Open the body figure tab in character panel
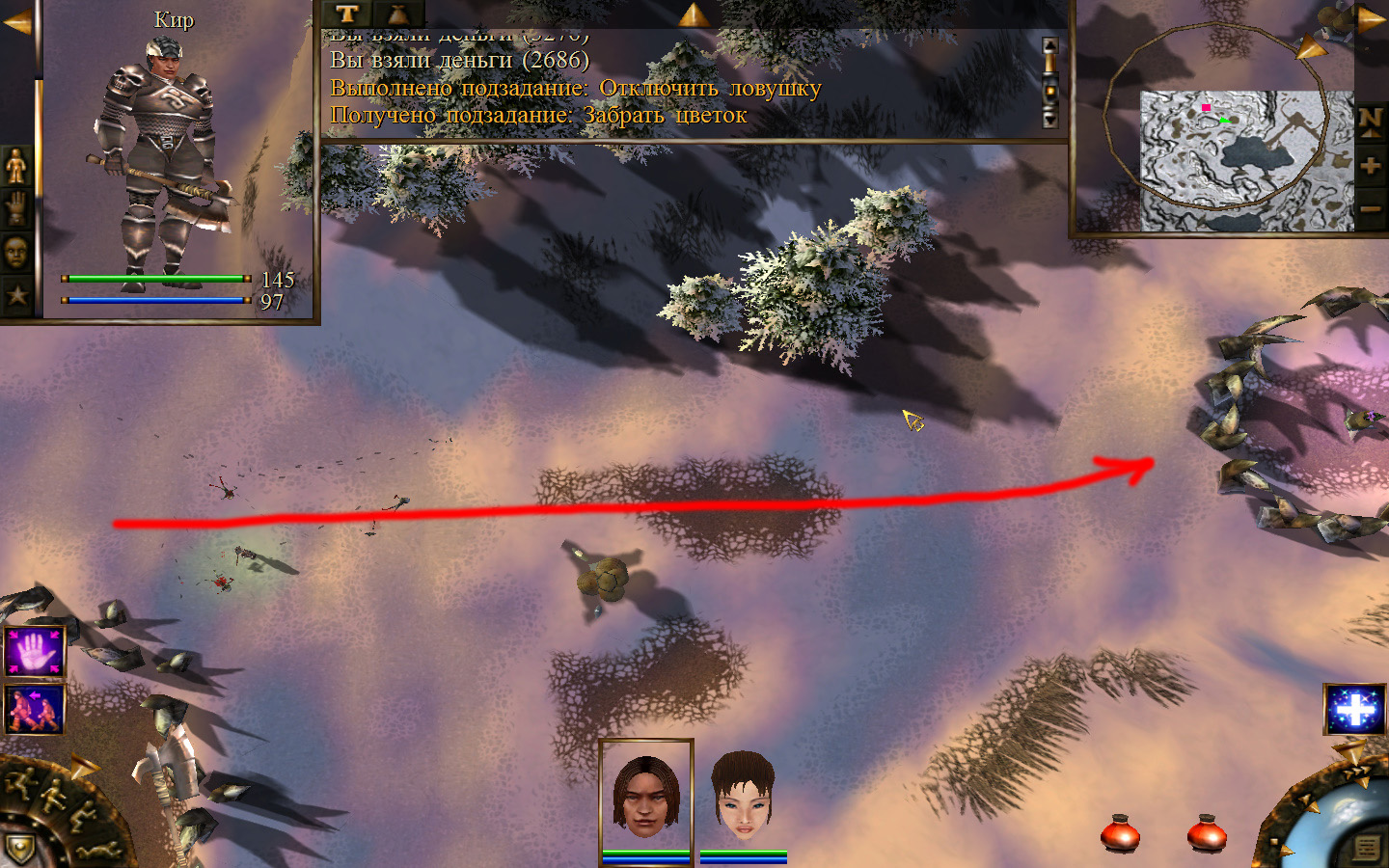The width and height of the screenshot is (1389, 868). pos(16,167)
